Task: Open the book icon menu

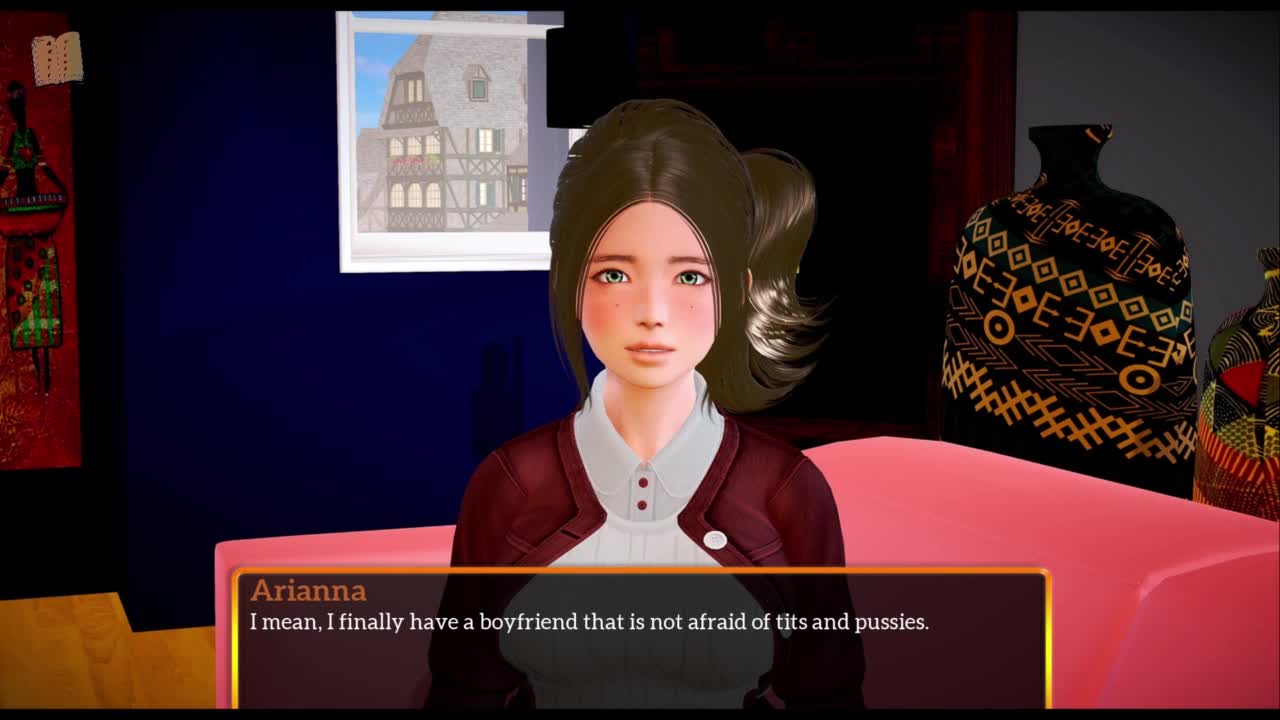Action: pos(57,59)
